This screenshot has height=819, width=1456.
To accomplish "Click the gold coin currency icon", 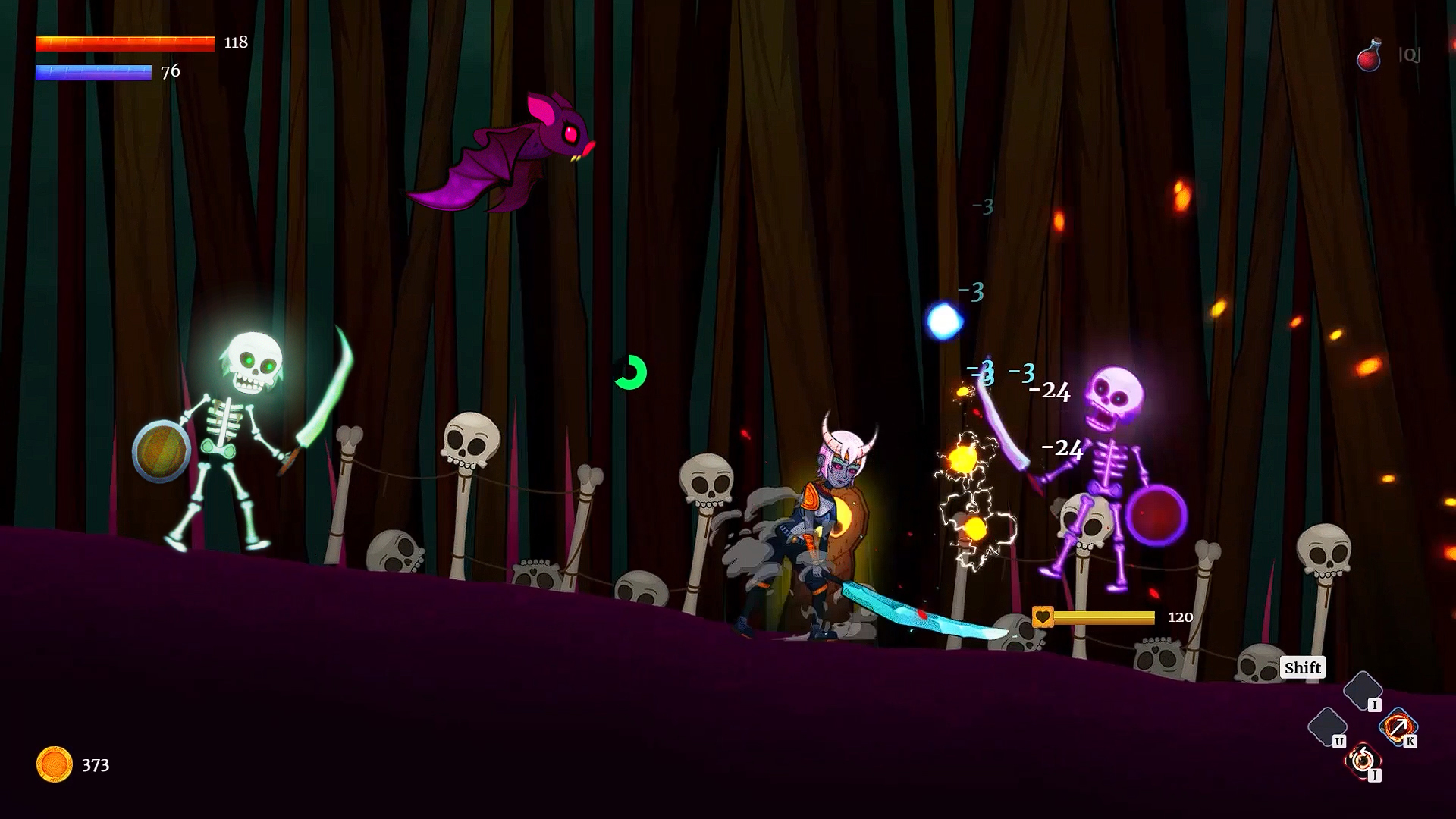I will tap(55, 764).
